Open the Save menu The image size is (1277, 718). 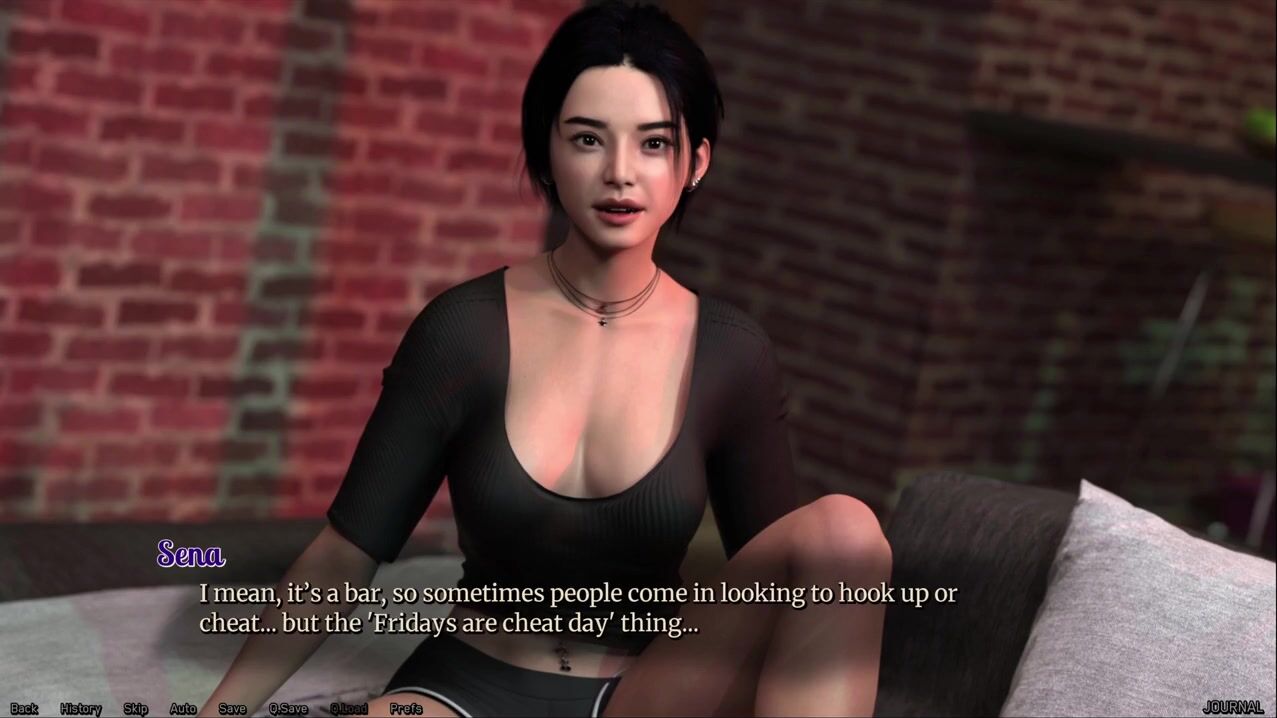click(x=232, y=708)
